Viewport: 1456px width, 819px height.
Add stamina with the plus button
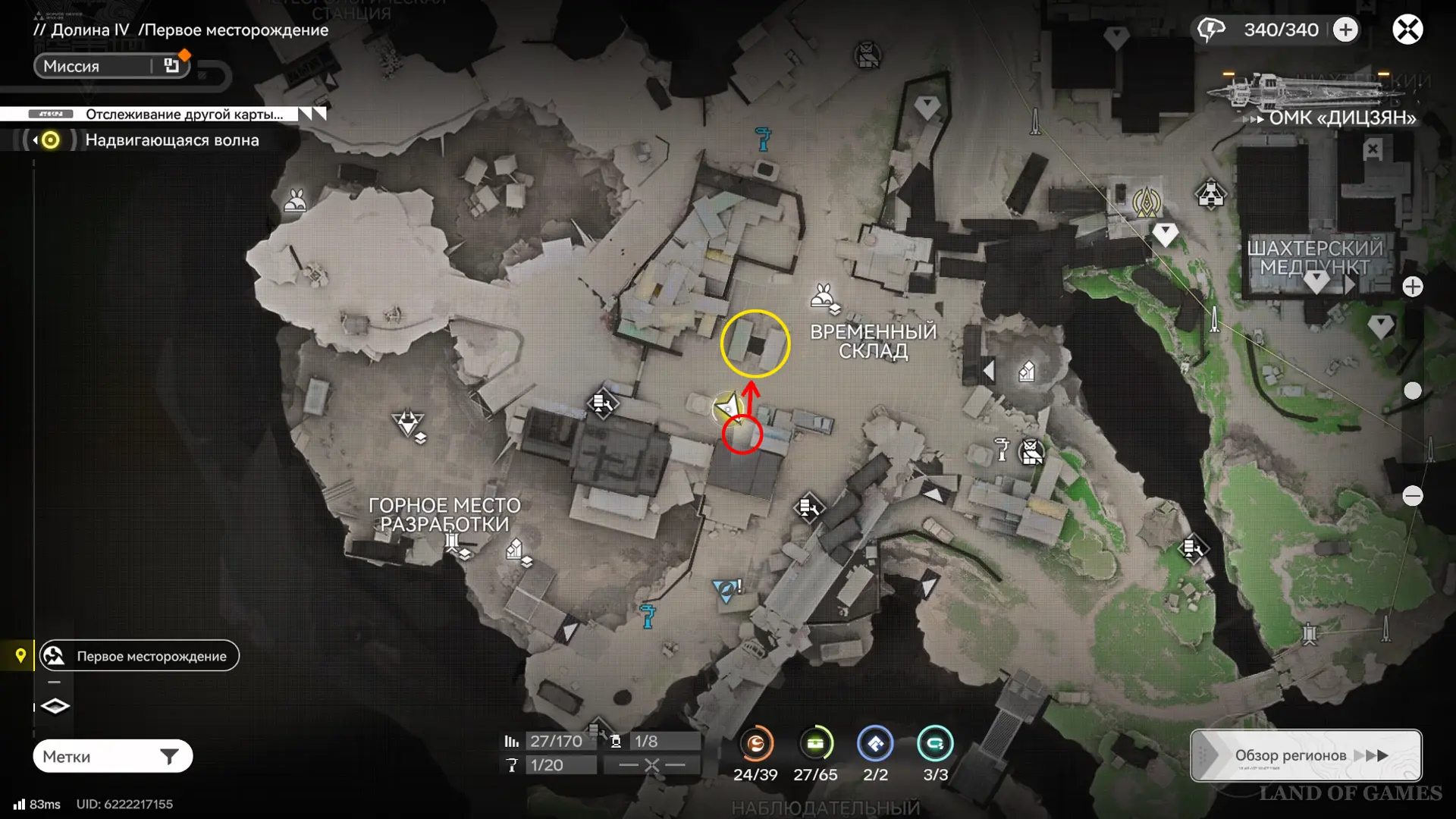click(x=1346, y=30)
